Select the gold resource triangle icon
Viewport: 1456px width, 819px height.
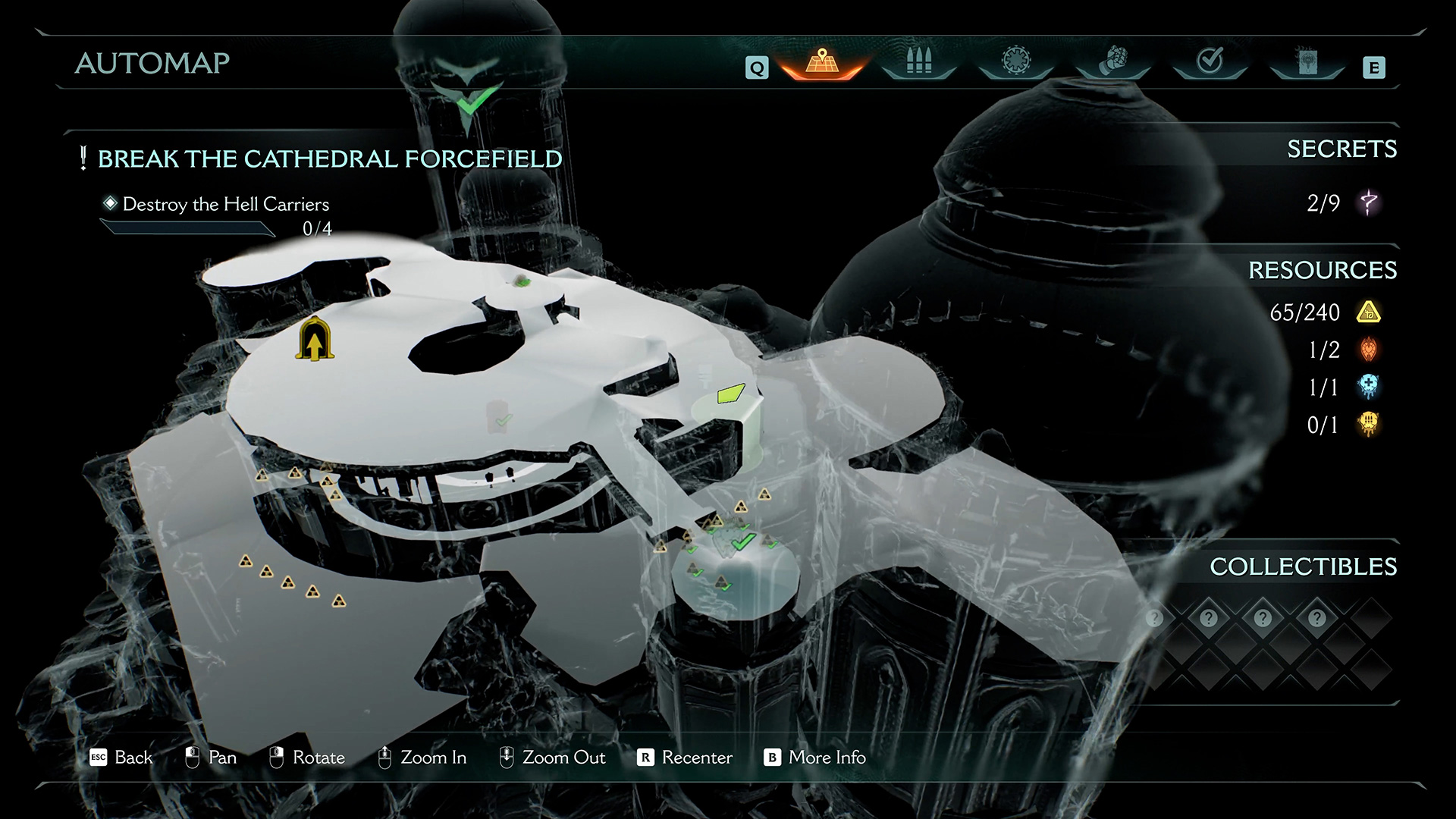click(x=1369, y=312)
